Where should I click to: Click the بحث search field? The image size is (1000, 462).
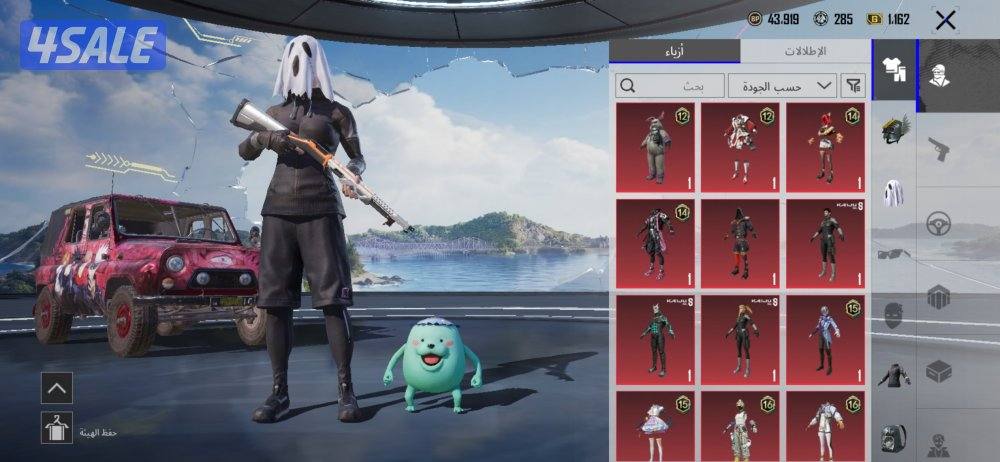point(669,86)
